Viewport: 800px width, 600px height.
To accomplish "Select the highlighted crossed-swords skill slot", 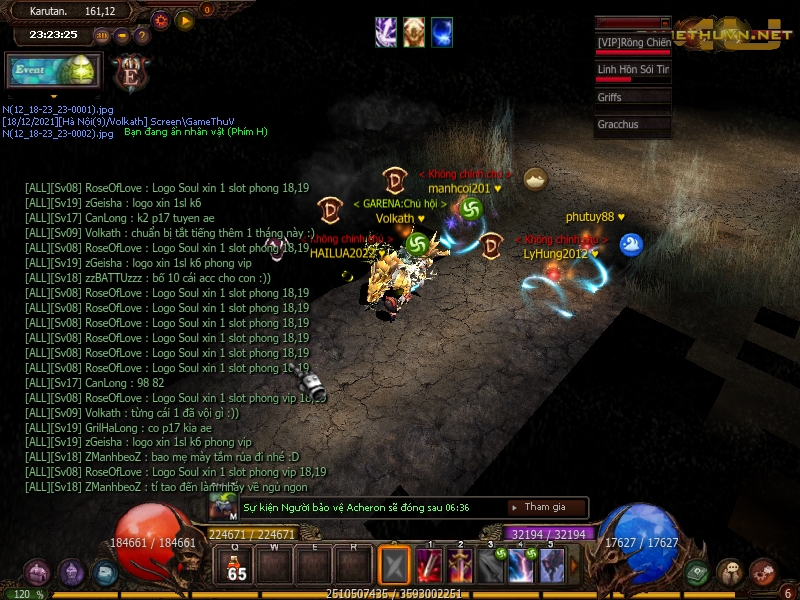I will 395,566.
